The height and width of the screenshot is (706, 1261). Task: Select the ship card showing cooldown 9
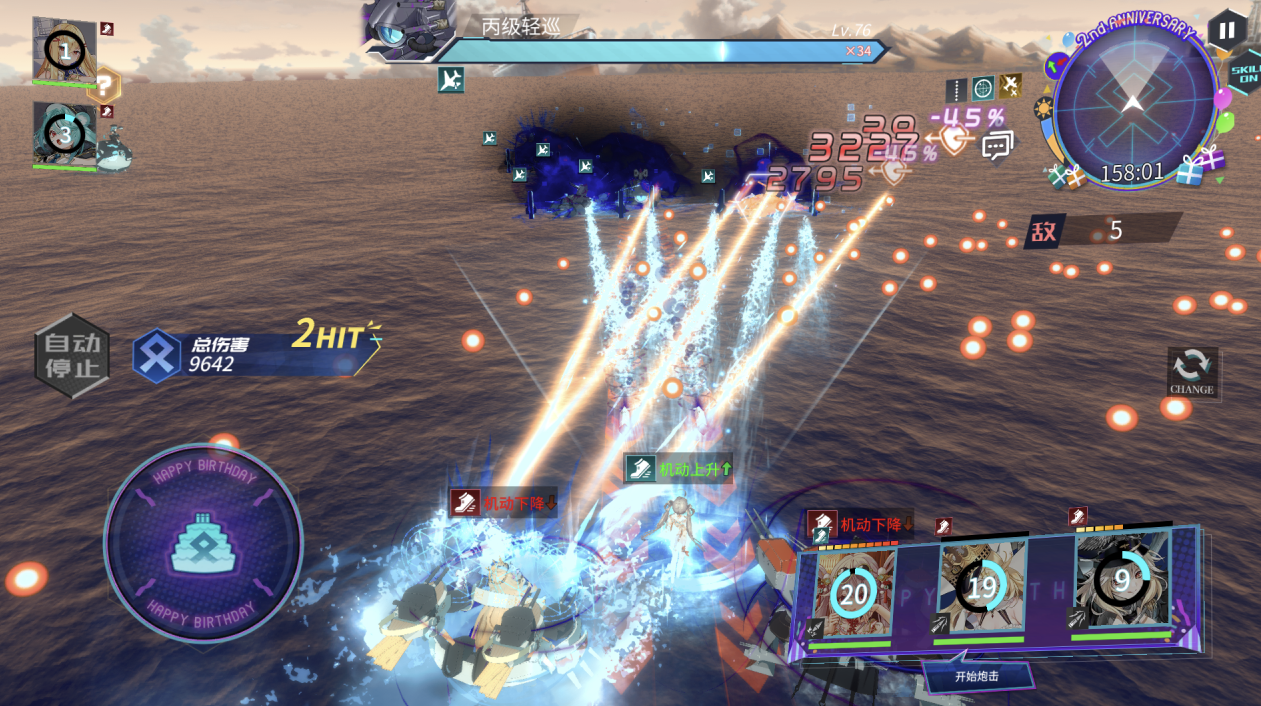tap(1121, 581)
